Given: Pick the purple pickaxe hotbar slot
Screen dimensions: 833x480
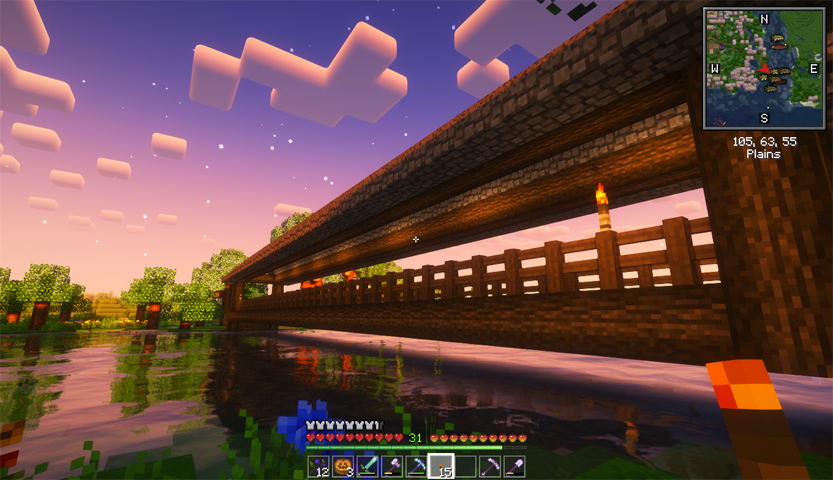Looking at the screenshot, I should [x=489, y=467].
